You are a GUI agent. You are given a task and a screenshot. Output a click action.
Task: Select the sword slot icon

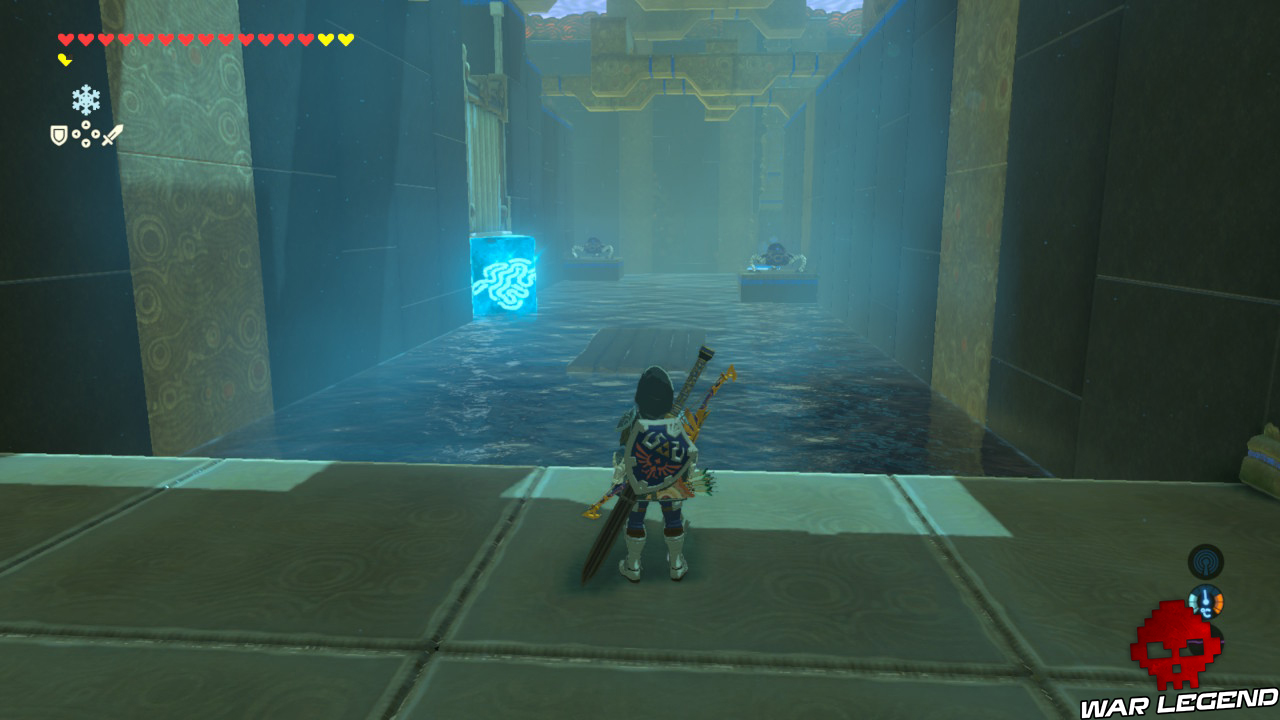click(x=111, y=135)
